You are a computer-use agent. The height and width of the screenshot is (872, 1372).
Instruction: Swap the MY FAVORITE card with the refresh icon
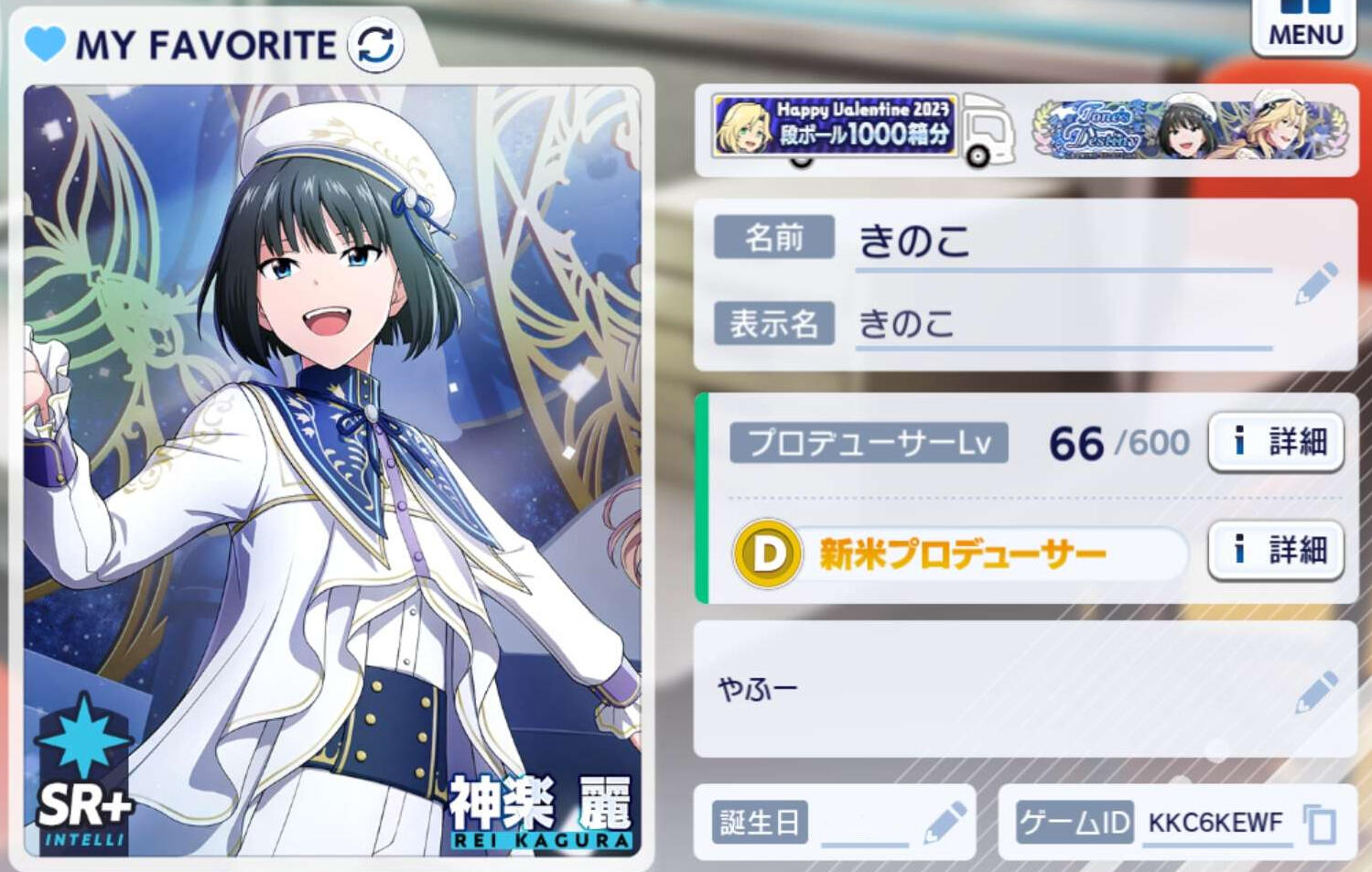(375, 44)
